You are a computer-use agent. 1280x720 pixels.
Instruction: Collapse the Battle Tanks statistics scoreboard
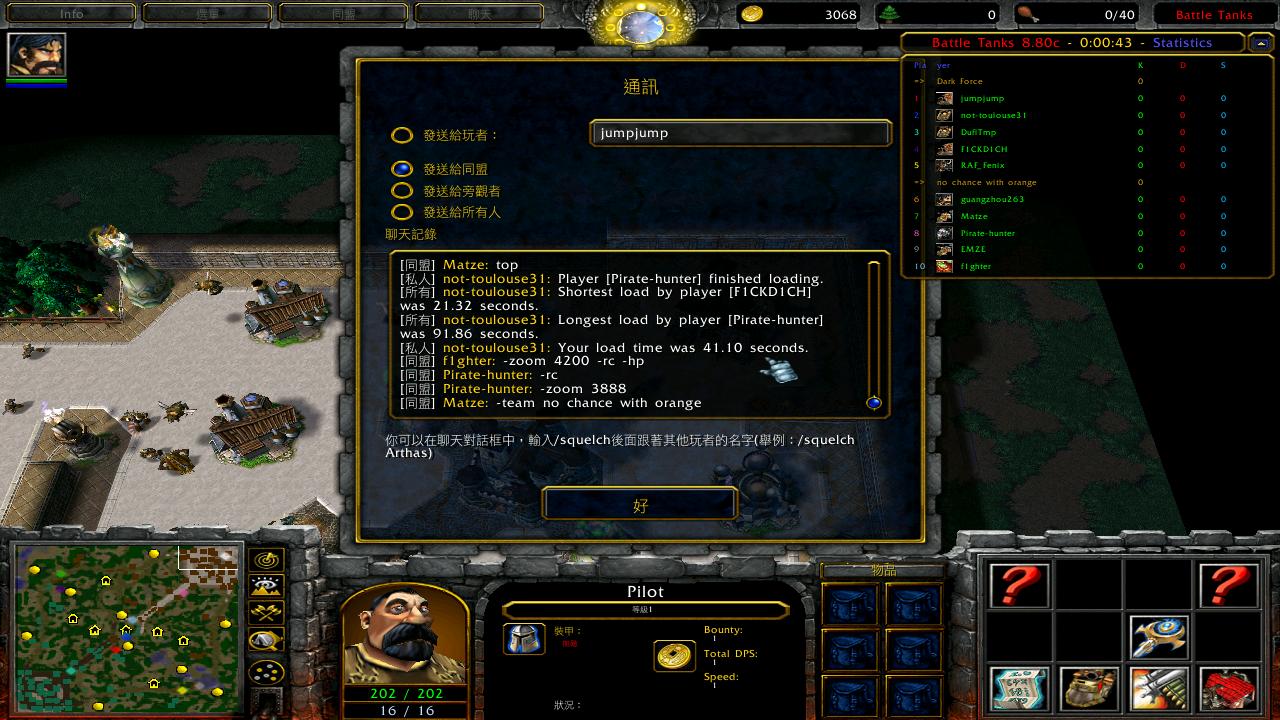coord(1259,43)
